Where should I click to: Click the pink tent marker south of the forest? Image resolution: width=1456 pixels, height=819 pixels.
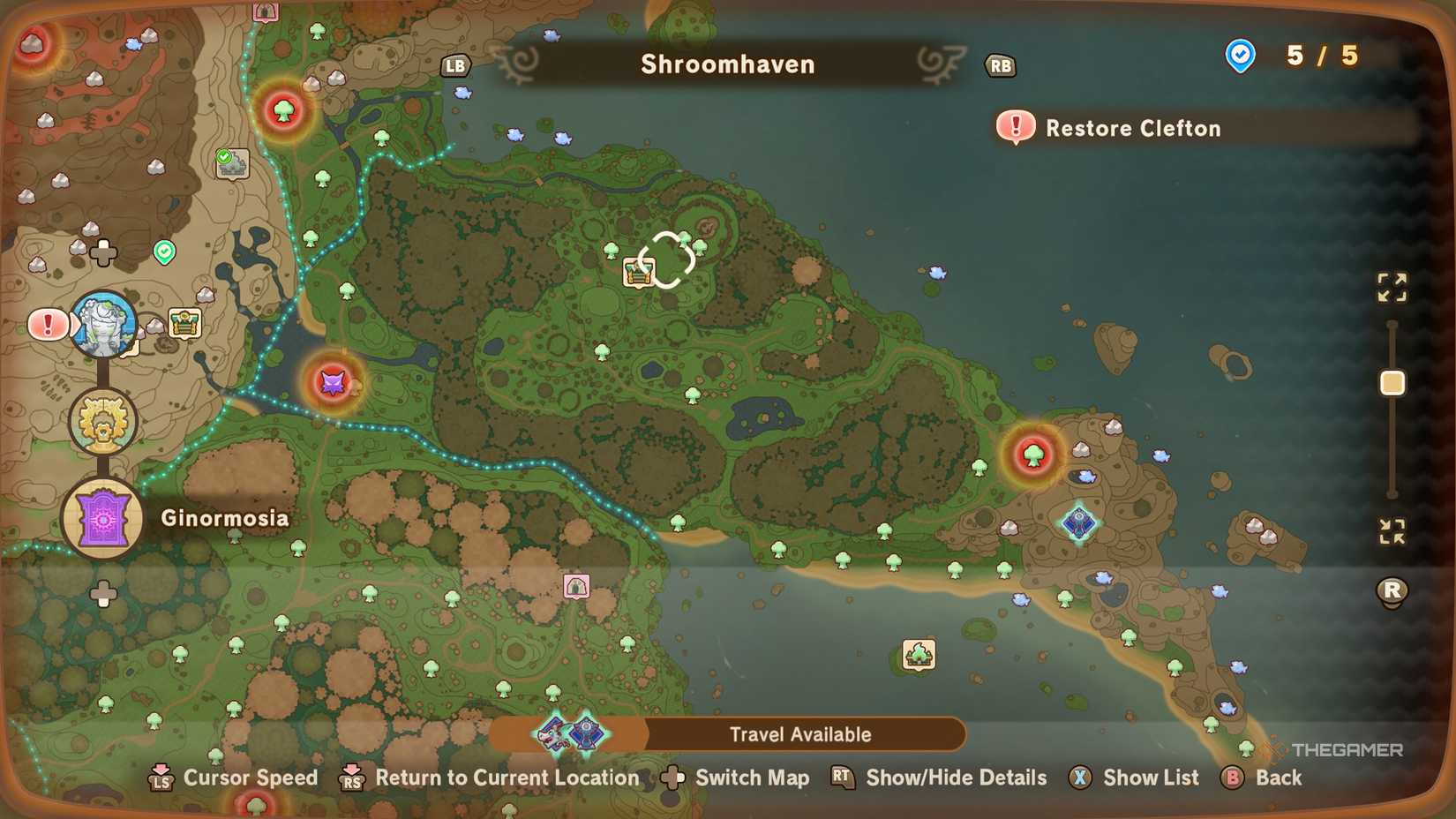point(575,584)
